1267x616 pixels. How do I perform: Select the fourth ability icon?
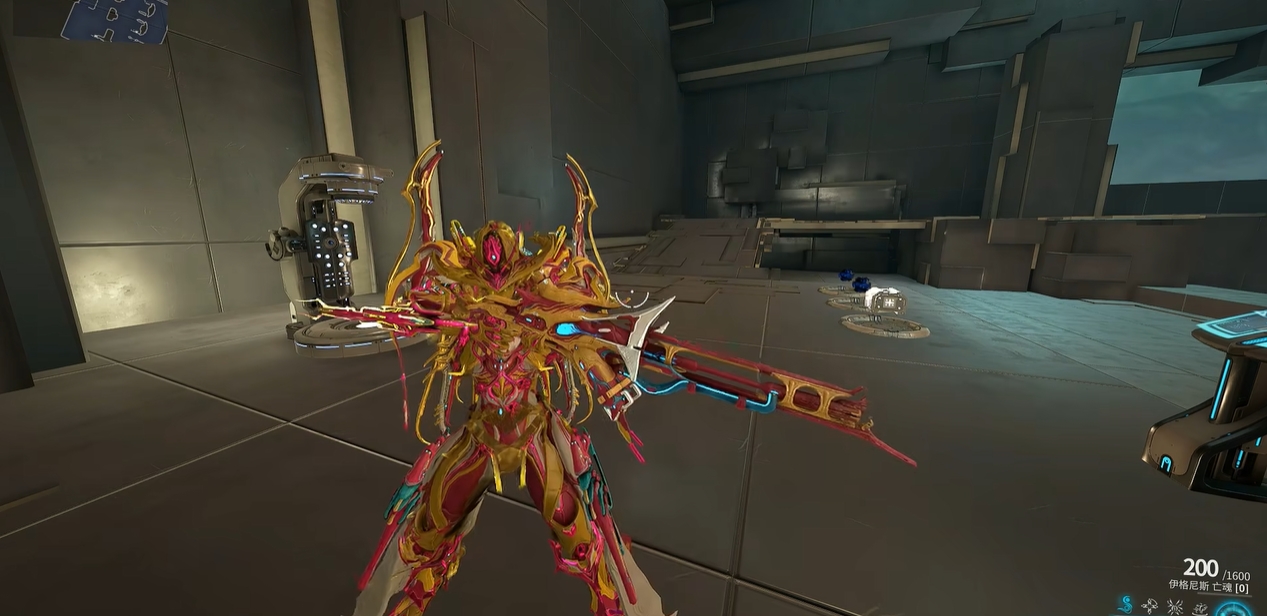(1199, 606)
